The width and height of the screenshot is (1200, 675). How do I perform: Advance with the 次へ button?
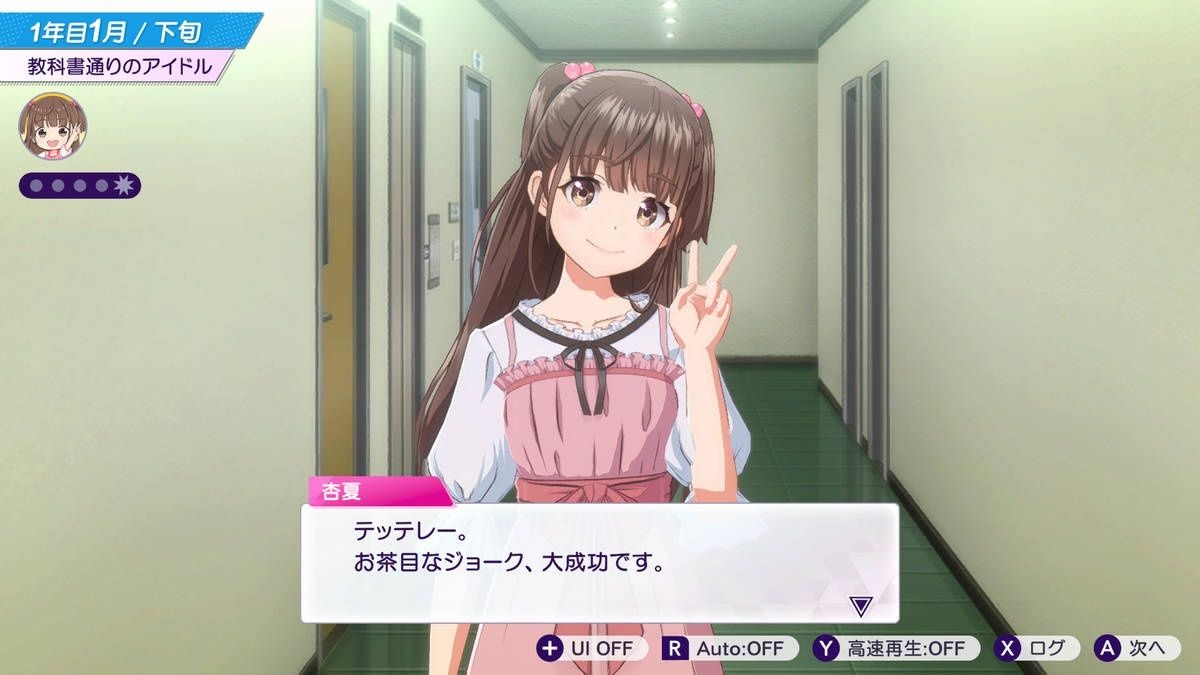pos(1136,648)
